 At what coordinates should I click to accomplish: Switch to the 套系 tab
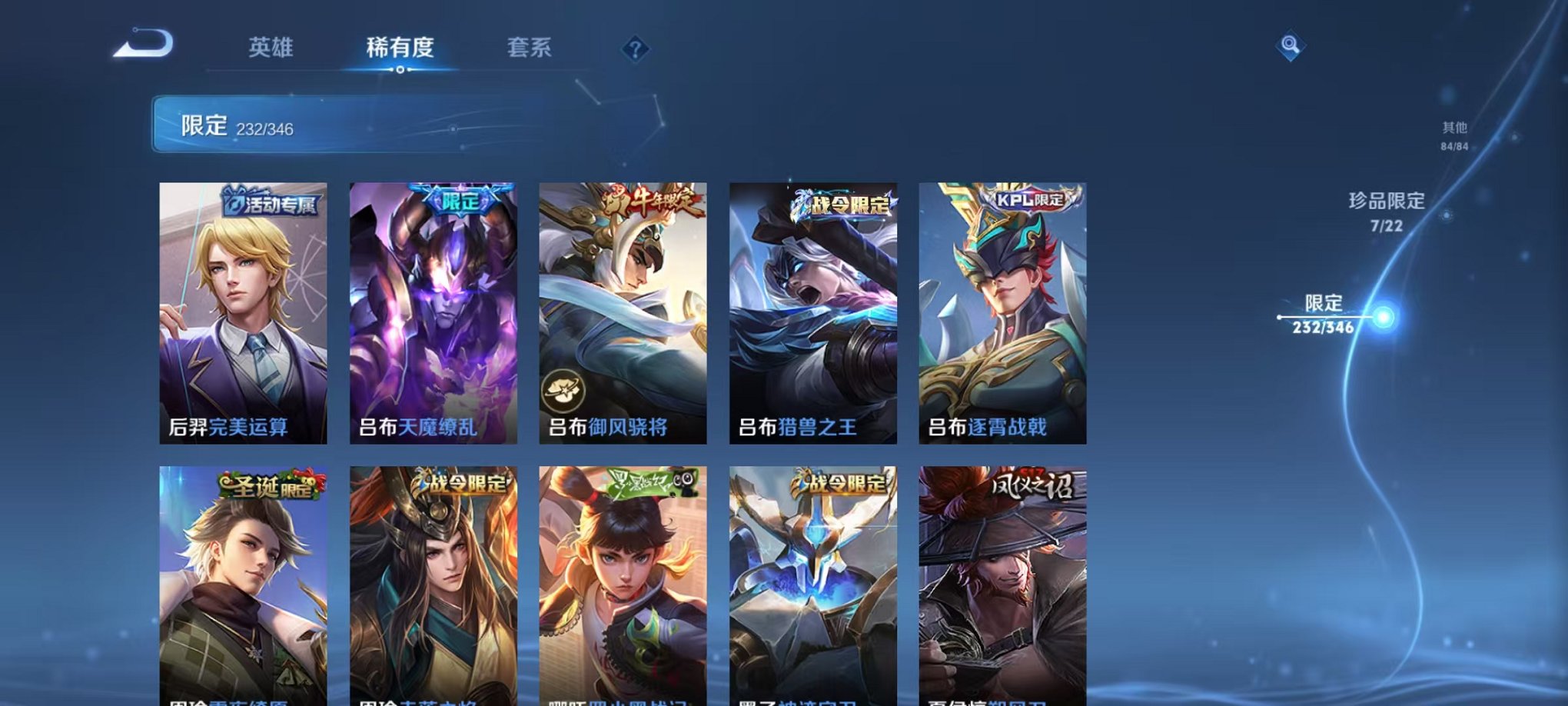[x=530, y=46]
